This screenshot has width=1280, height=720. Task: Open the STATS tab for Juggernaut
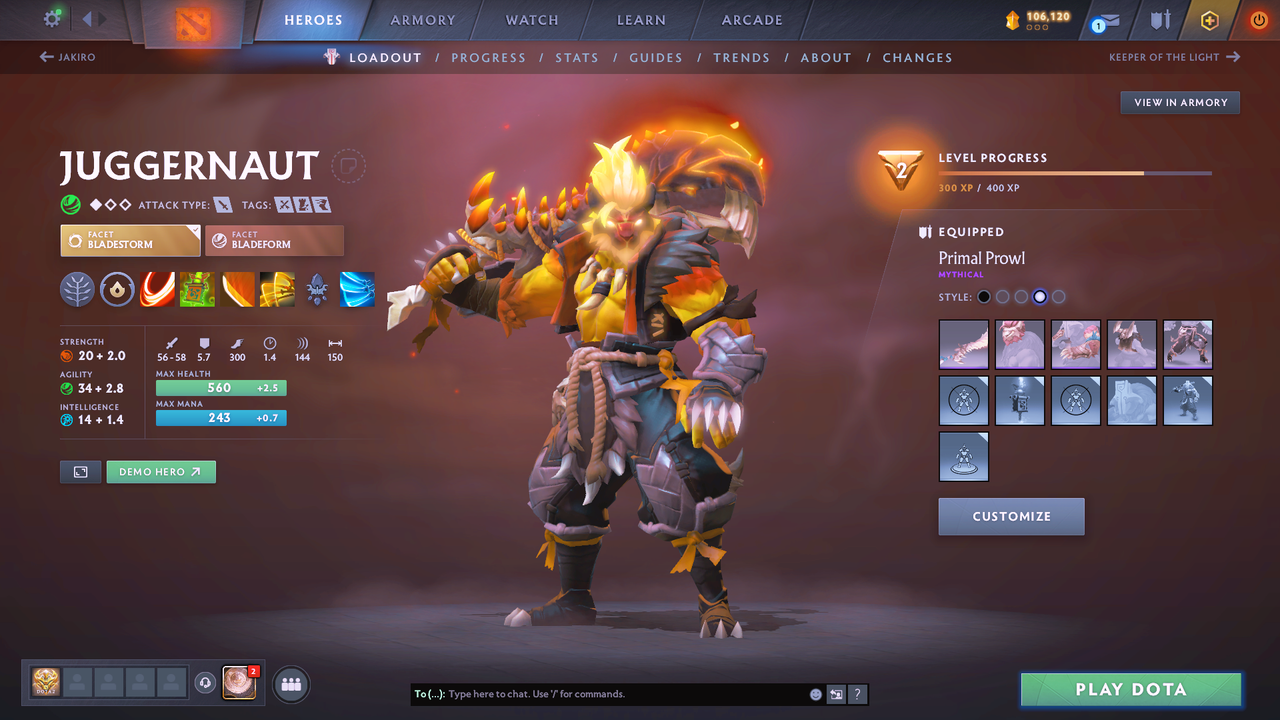pos(577,57)
